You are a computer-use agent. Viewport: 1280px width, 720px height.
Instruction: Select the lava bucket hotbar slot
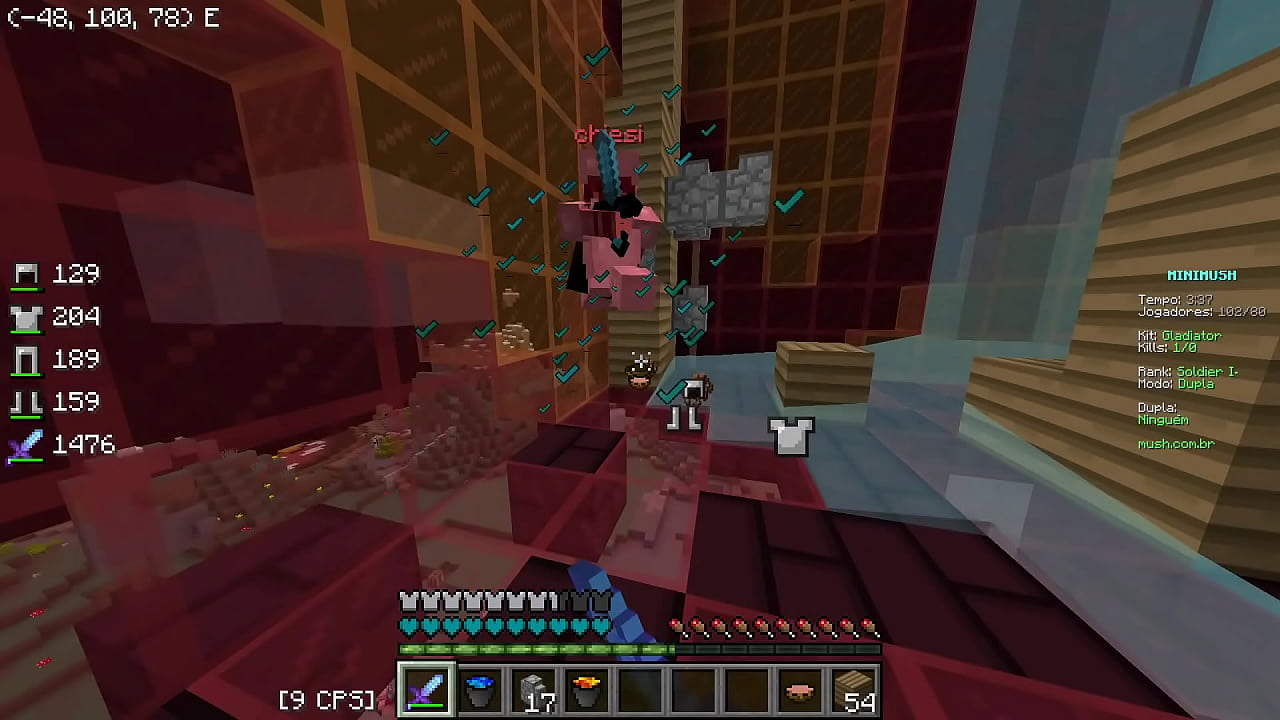pos(588,690)
